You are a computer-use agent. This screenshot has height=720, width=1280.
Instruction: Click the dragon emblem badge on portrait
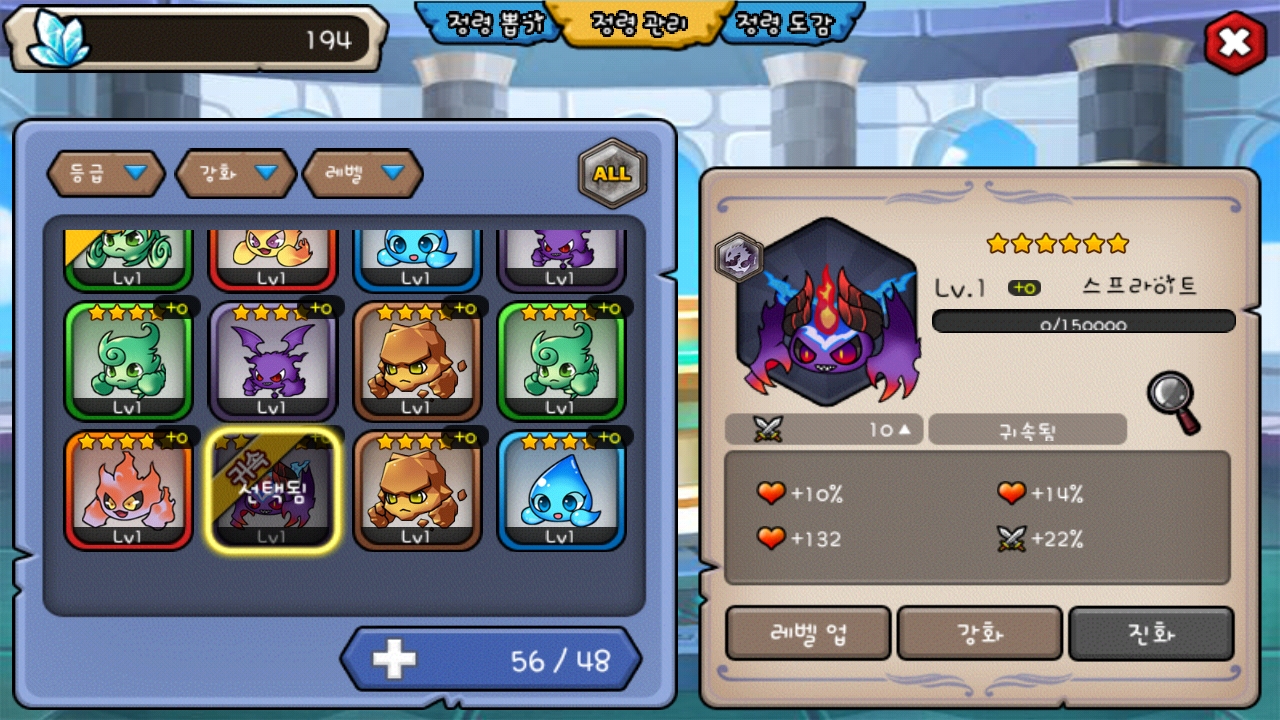[x=739, y=257]
